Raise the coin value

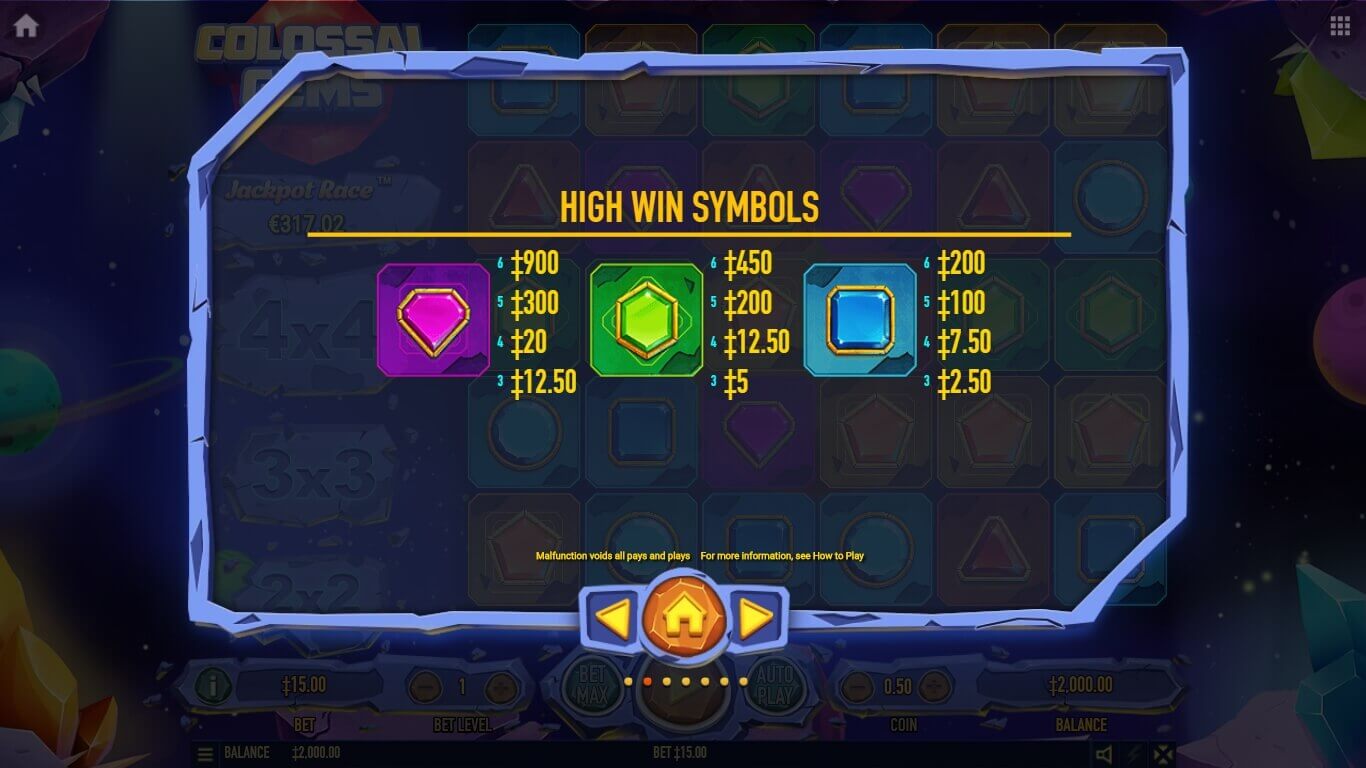(x=933, y=687)
